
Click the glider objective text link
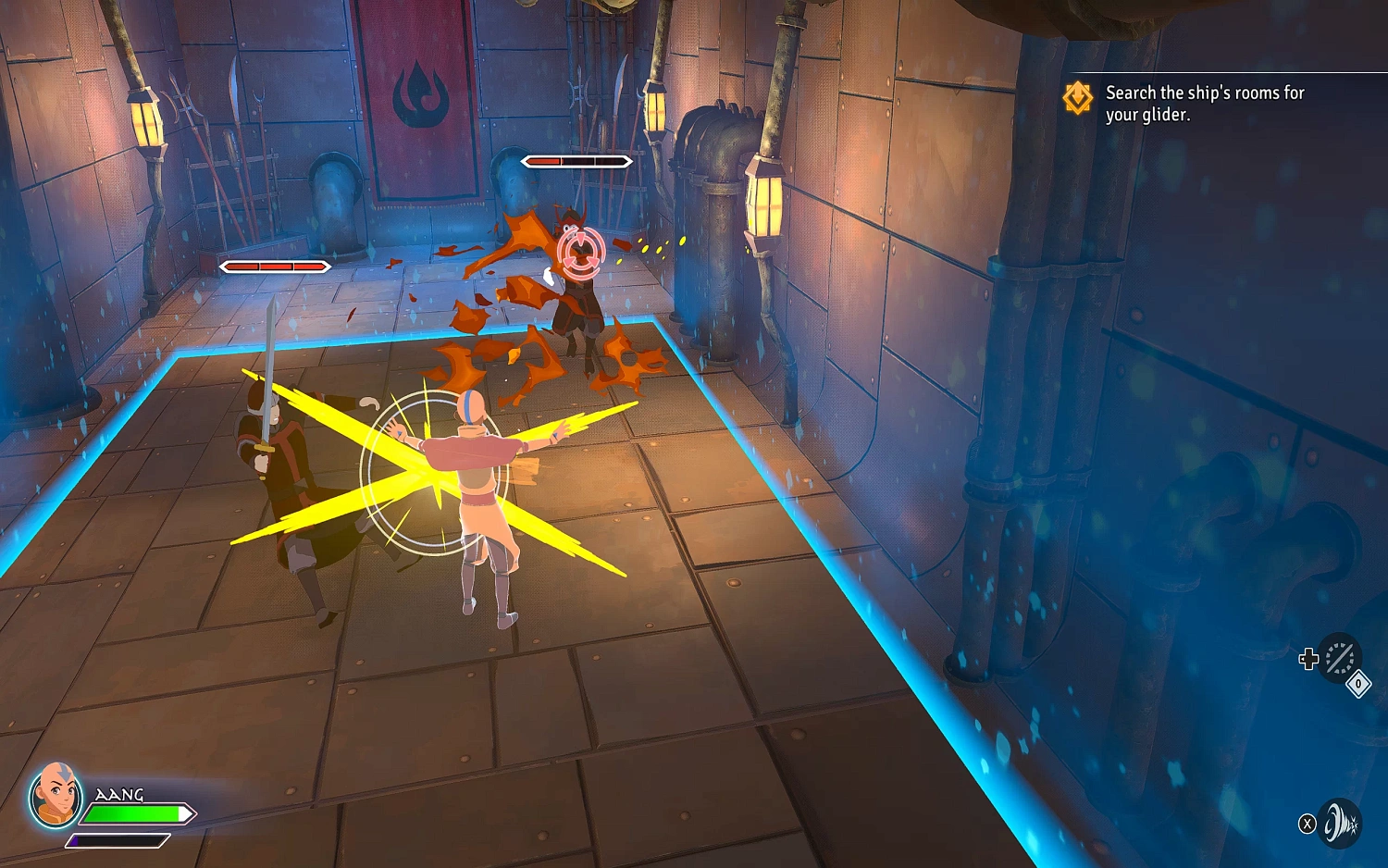click(1150, 116)
